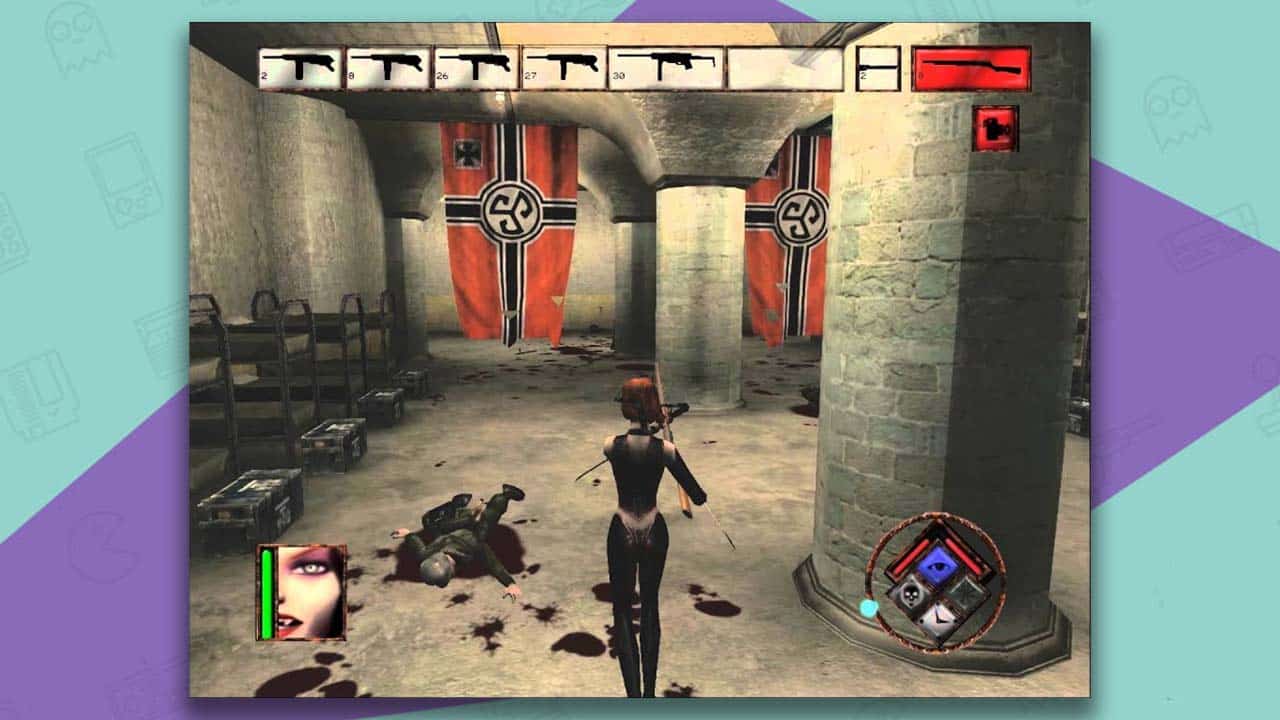Toggle the blue Aura Sense eye power
This screenshot has height=720, width=1280.
pyautogui.click(x=940, y=563)
